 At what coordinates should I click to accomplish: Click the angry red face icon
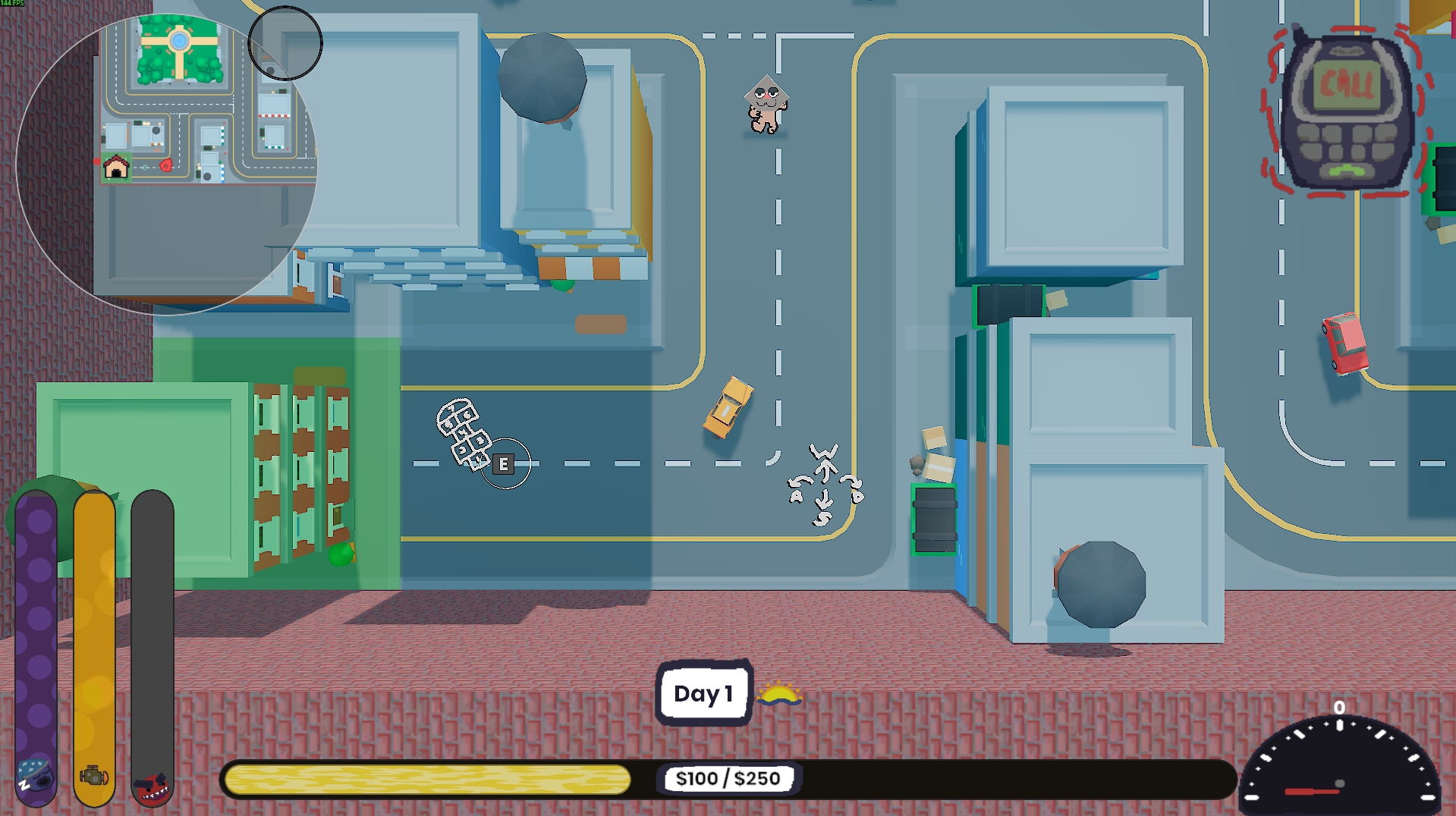coord(153,786)
